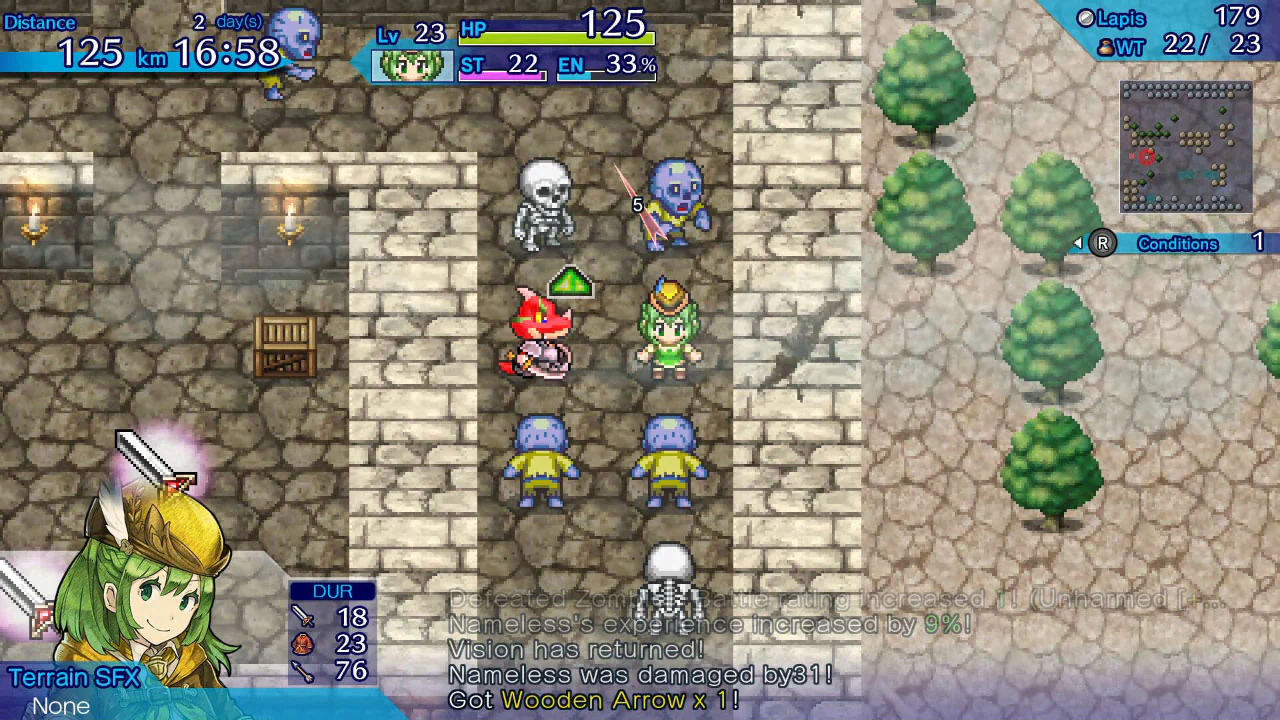Expand the DUR durability panel header
The width and height of the screenshot is (1280, 720).
point(332,591)
